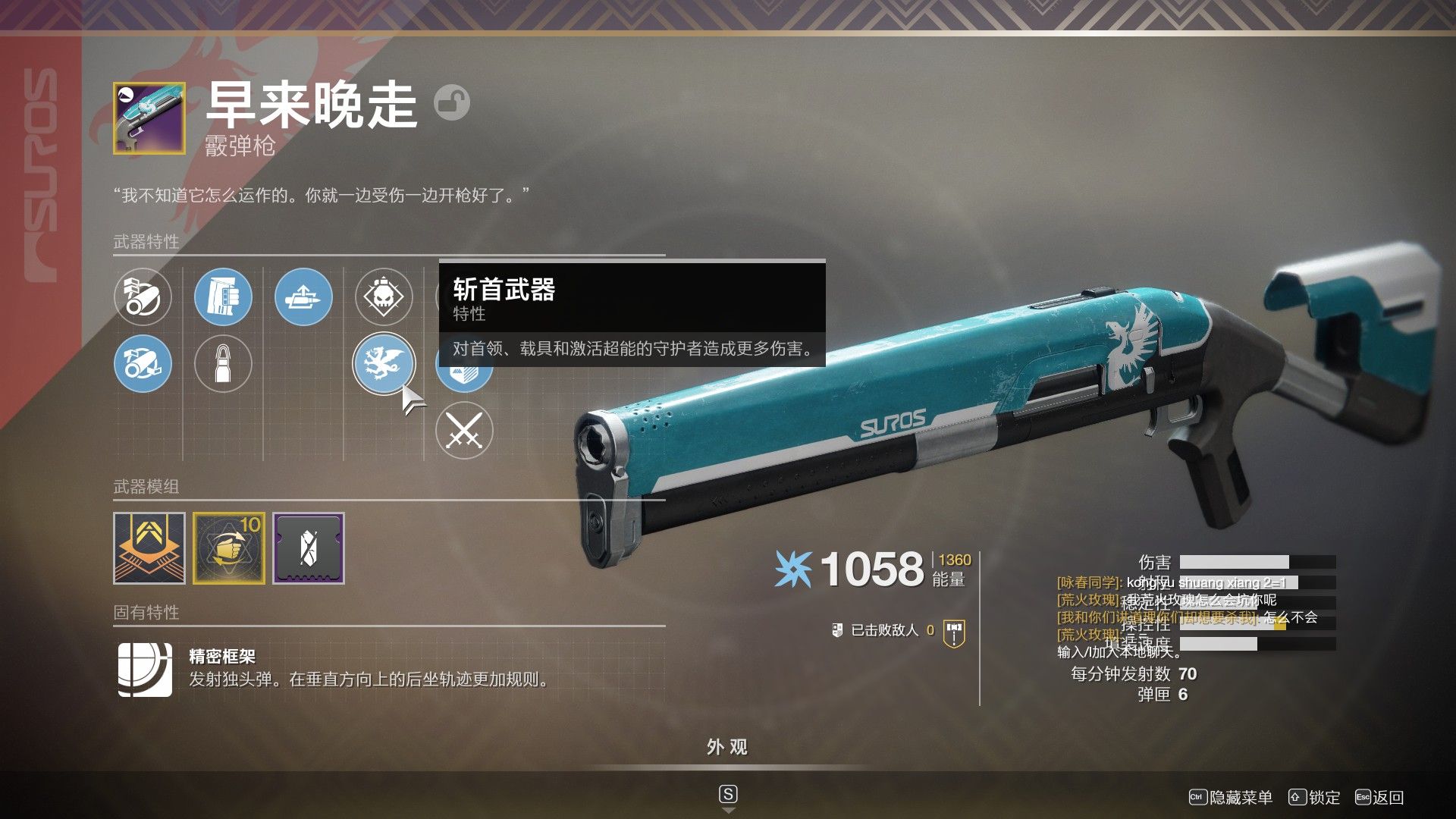This screenshot has height=819, width=1456.
Task: Click the 返回 back button
Action: pos(1380,797)
